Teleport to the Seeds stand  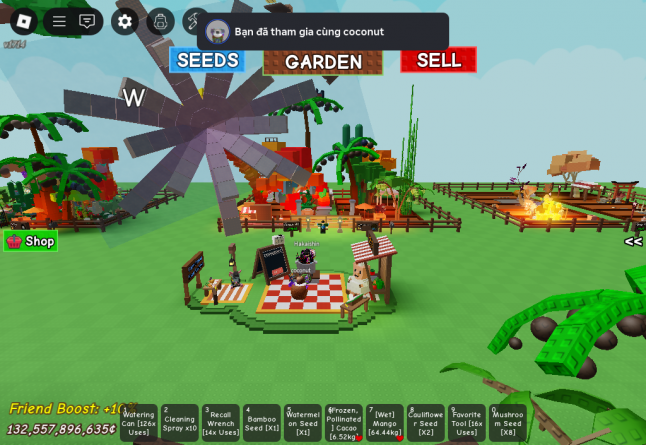coord(207,60)
